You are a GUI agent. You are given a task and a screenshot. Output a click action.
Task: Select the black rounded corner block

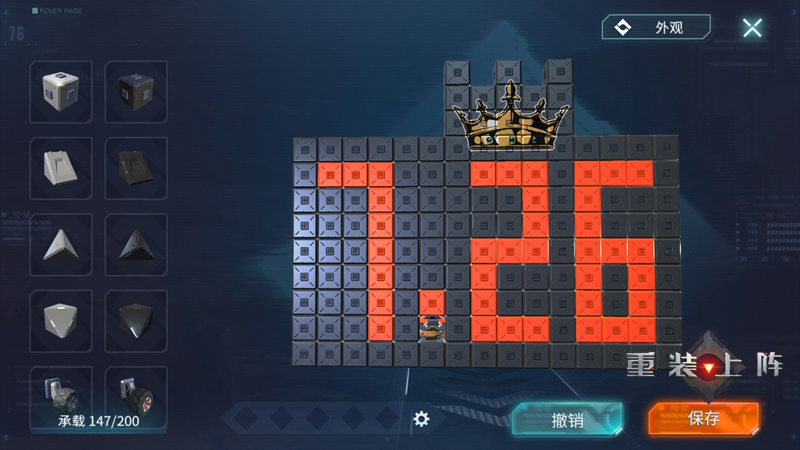point(136,320)
